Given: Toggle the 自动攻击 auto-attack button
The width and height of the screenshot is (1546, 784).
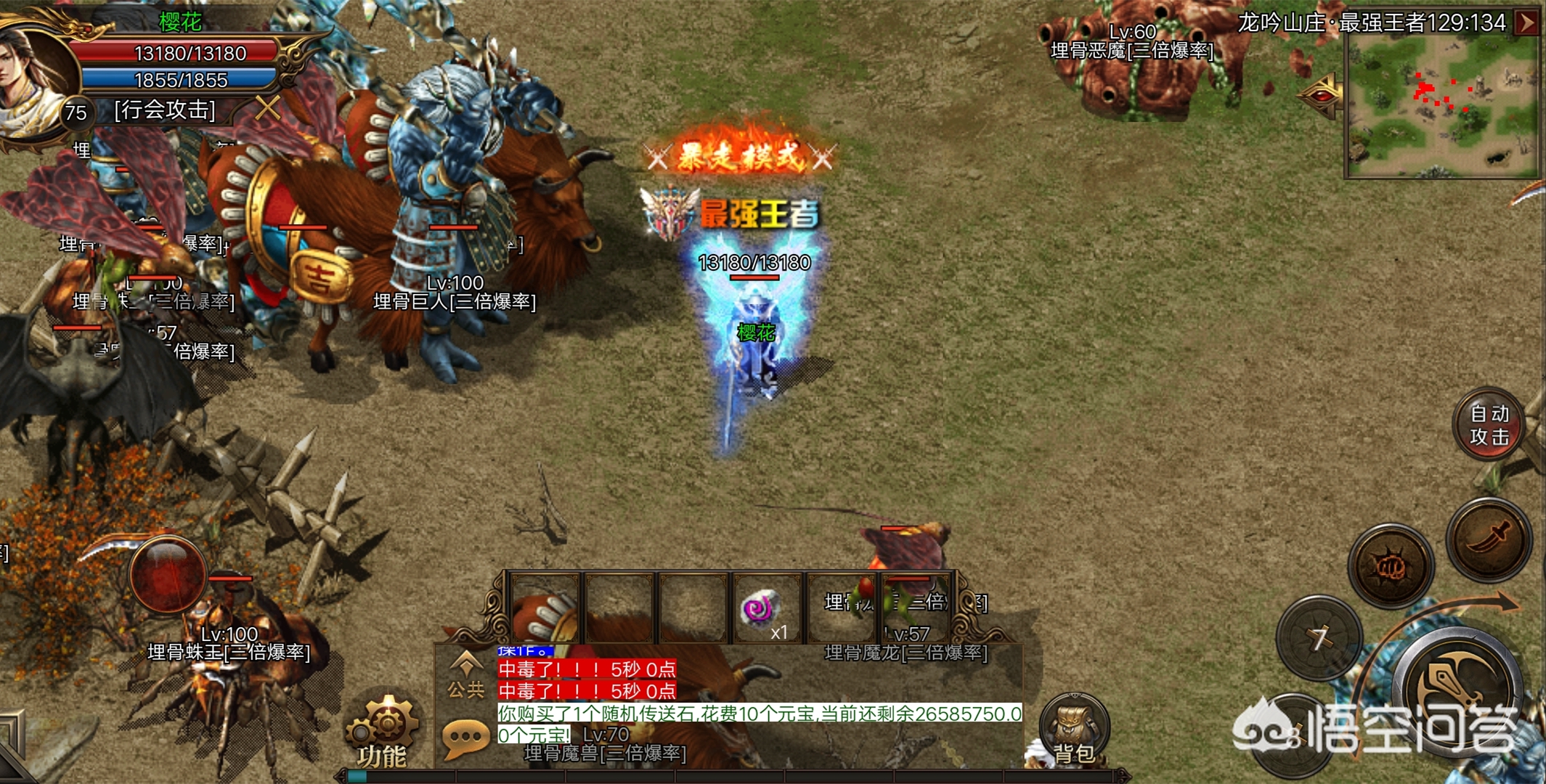Looking at the screenshot, I should [x=1489, y=425].
